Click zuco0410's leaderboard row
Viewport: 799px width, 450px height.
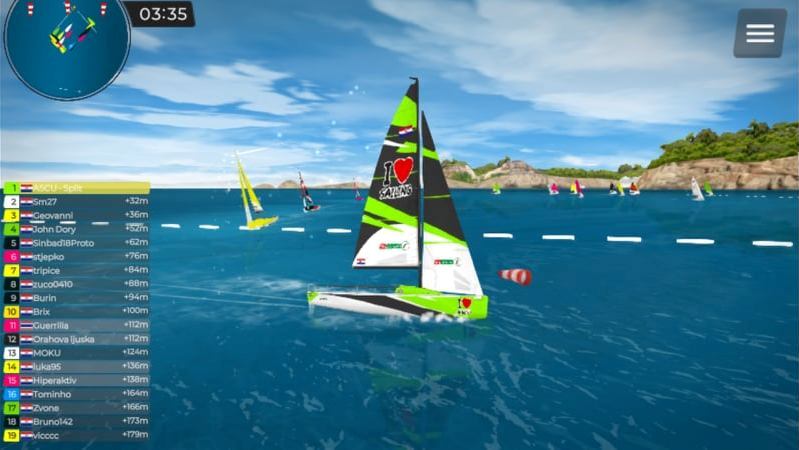coord(76,284)
